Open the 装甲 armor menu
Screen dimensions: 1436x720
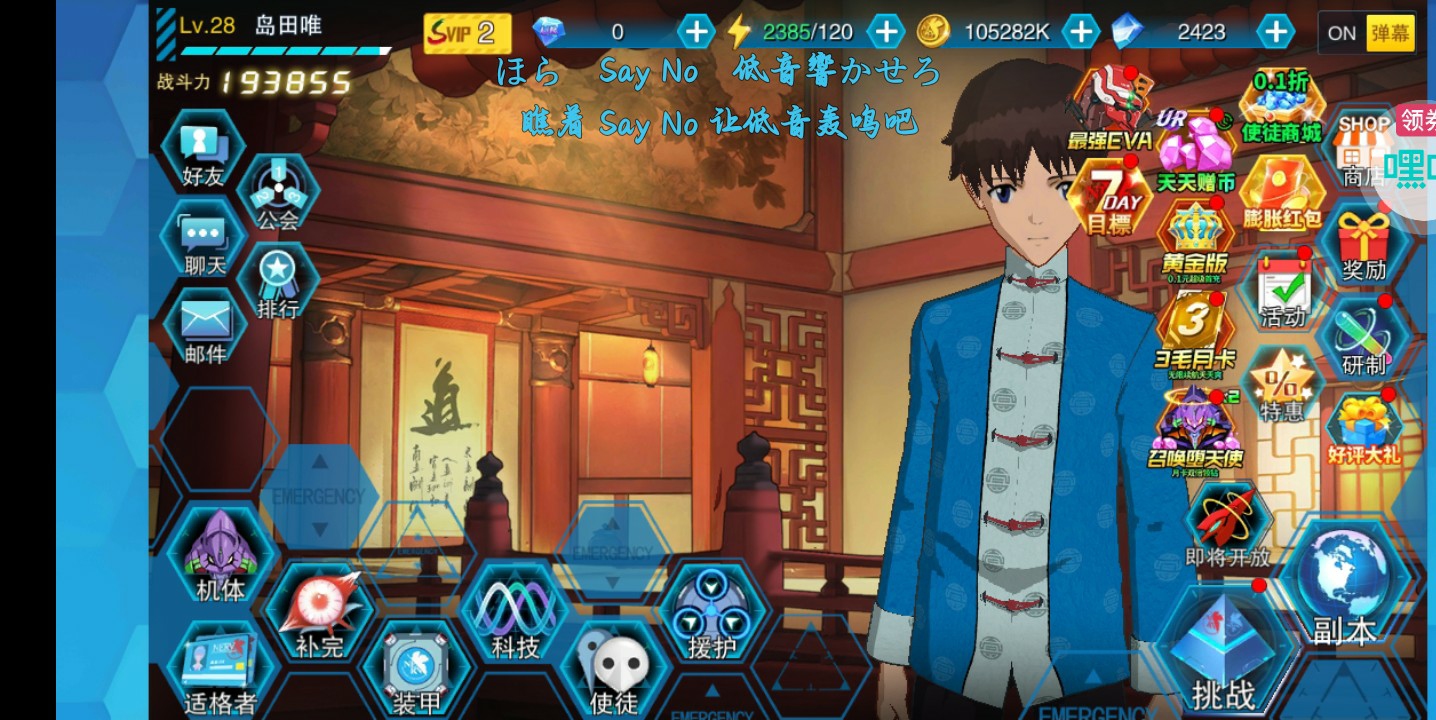tap(416, 670)
